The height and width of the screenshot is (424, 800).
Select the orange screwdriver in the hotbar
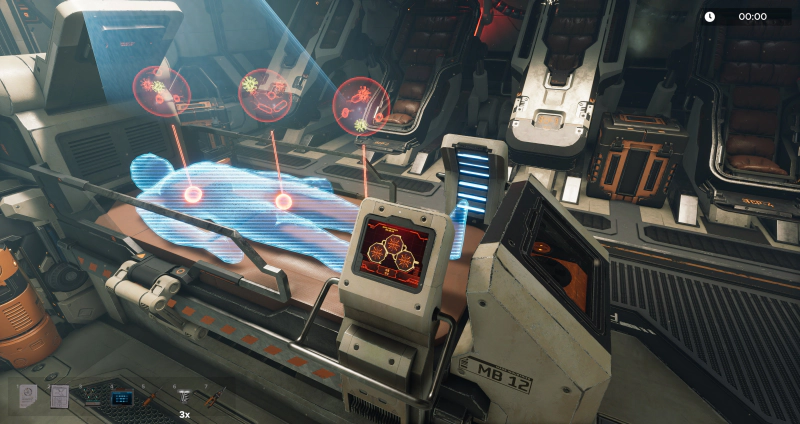click(153, 397)
